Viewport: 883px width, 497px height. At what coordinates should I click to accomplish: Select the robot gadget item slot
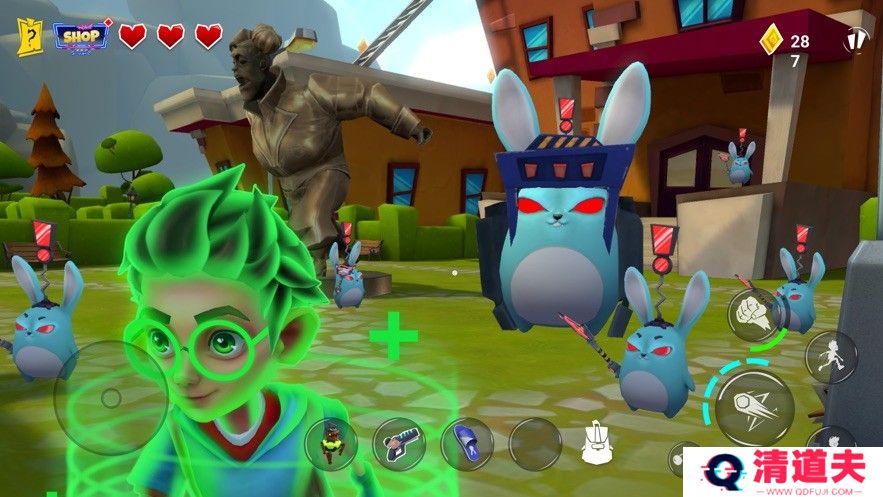click(x=329, y=444)
